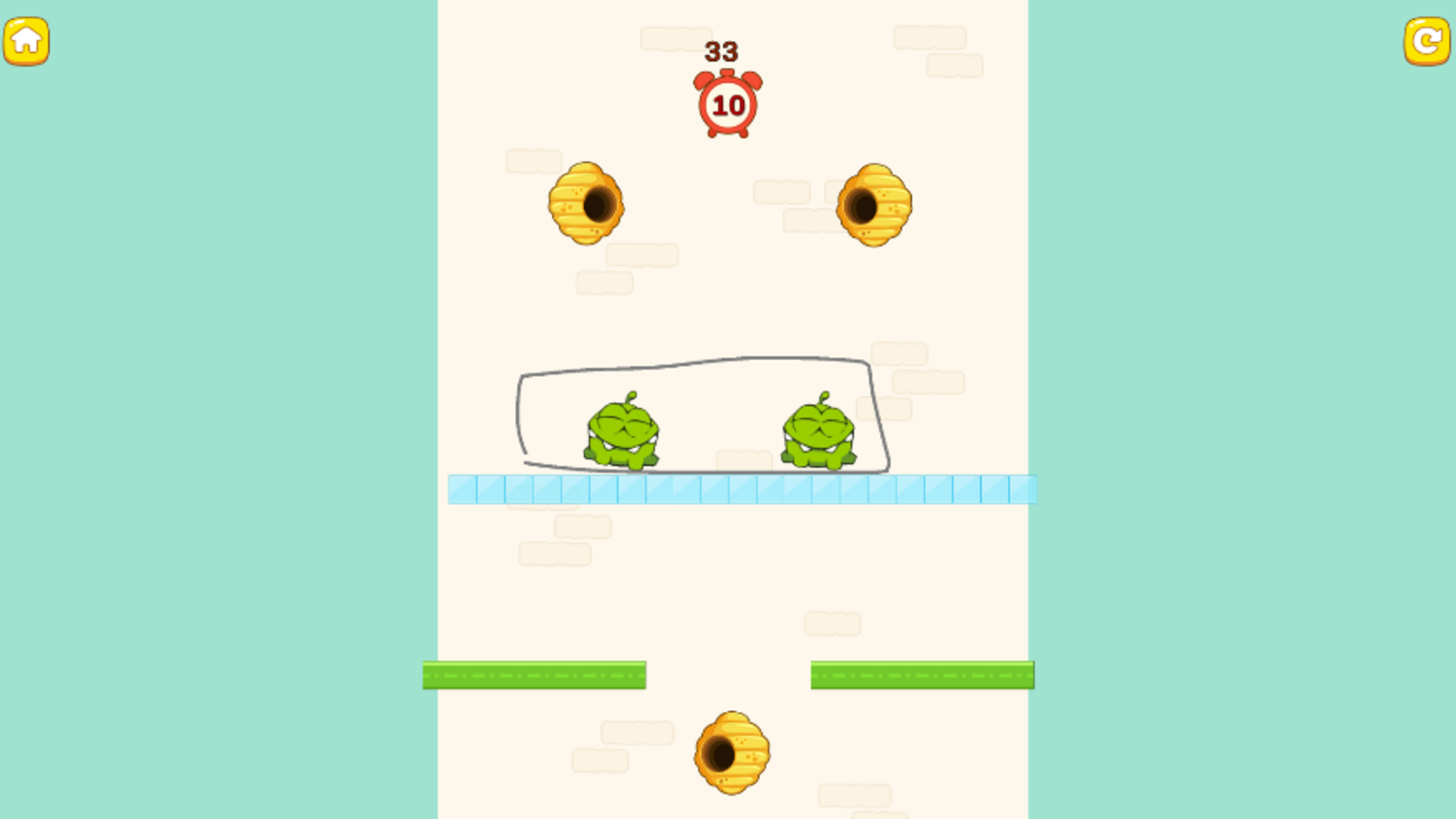Viewport: 1456px width, 819px height.
Task: Click the right Om Nom character
Action: [817, 428]
